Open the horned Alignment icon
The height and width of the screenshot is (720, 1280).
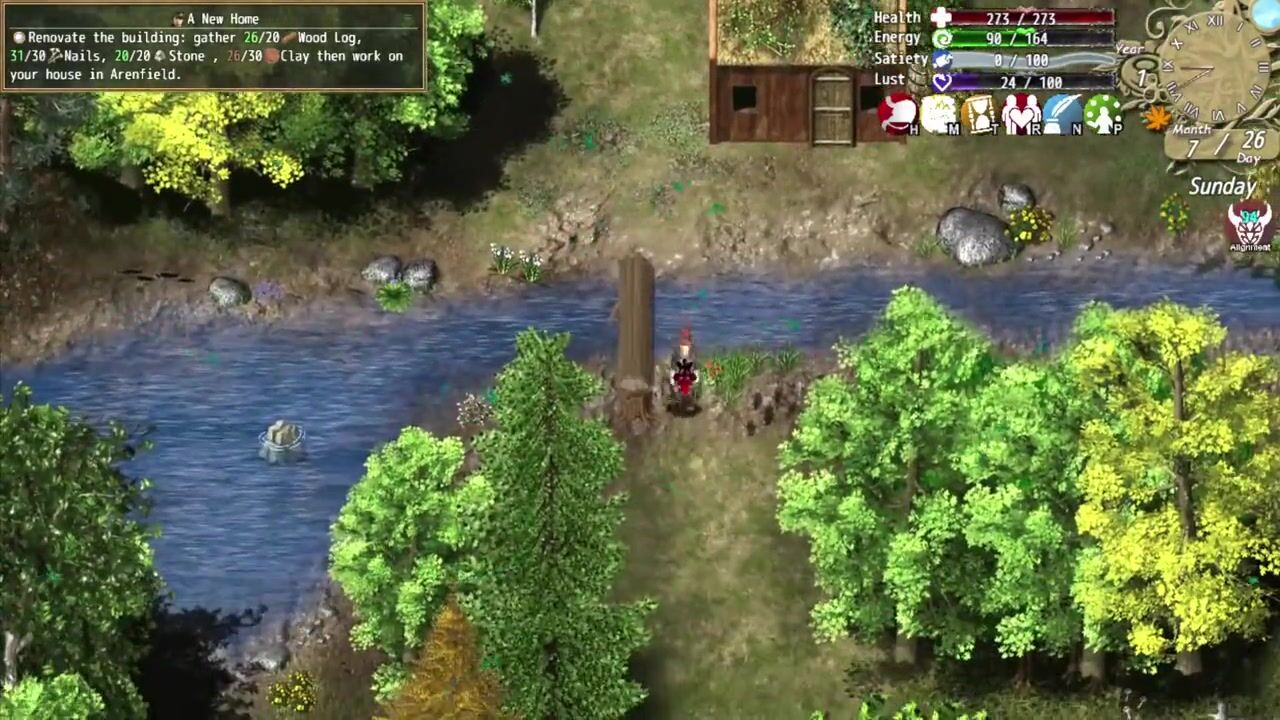coord(1249,224)
